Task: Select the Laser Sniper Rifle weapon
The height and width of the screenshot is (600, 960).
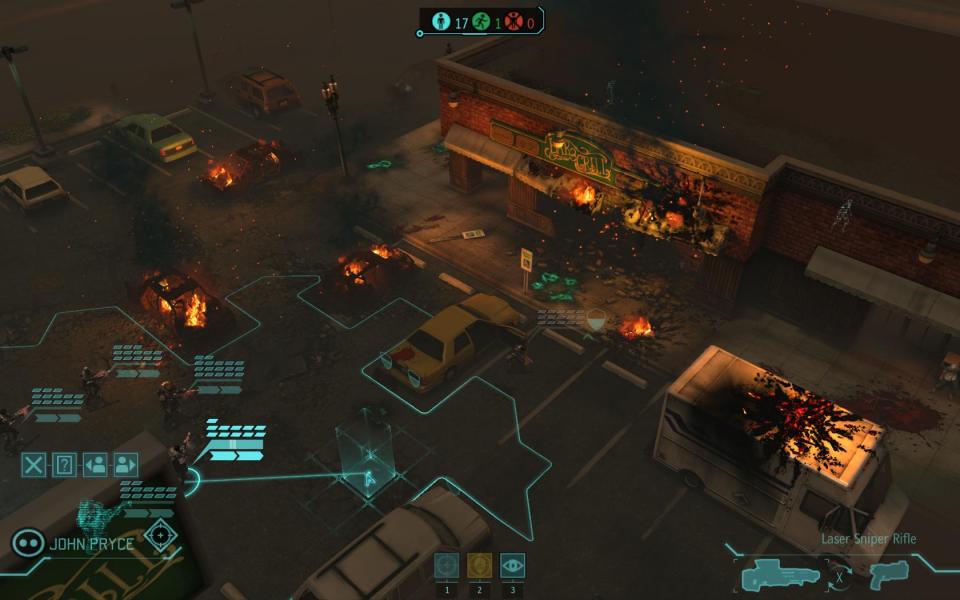Action: click(x=781, y=575)
